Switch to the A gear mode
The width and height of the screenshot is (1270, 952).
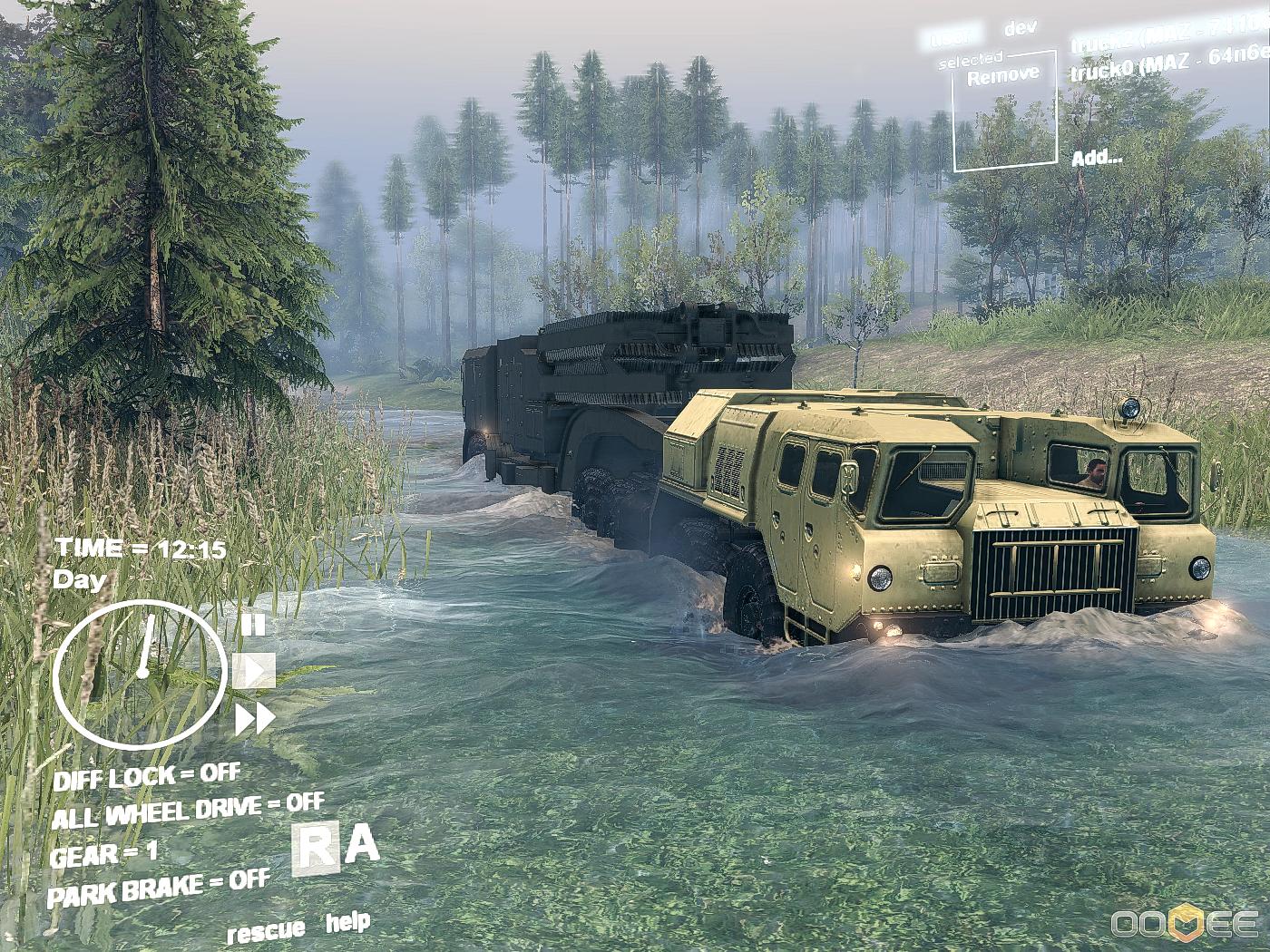363,845
